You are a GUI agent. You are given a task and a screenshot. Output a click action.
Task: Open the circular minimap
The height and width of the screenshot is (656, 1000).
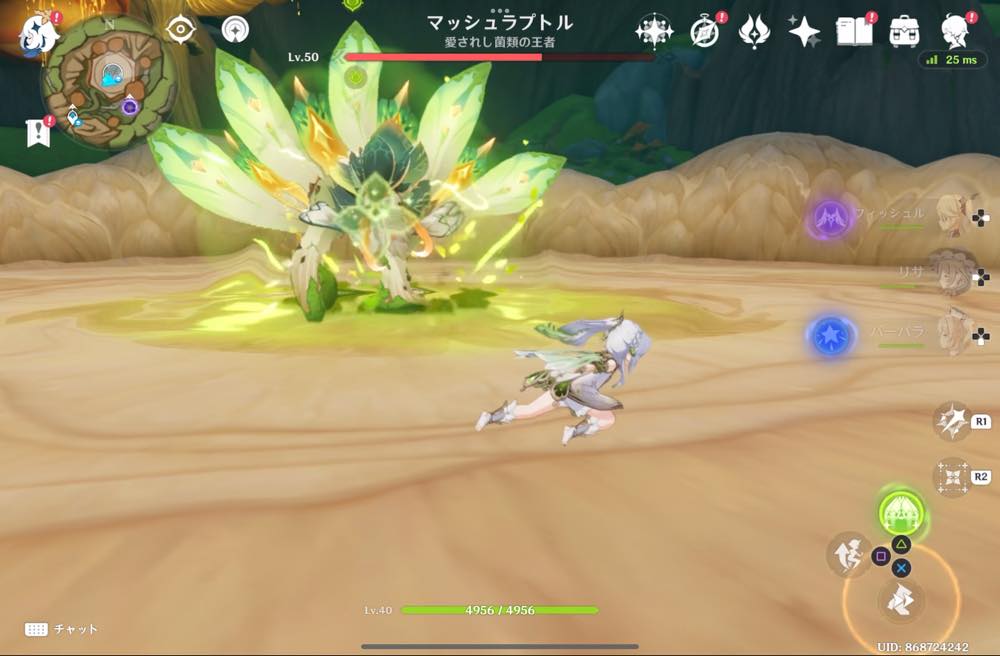tap(108, 81)
